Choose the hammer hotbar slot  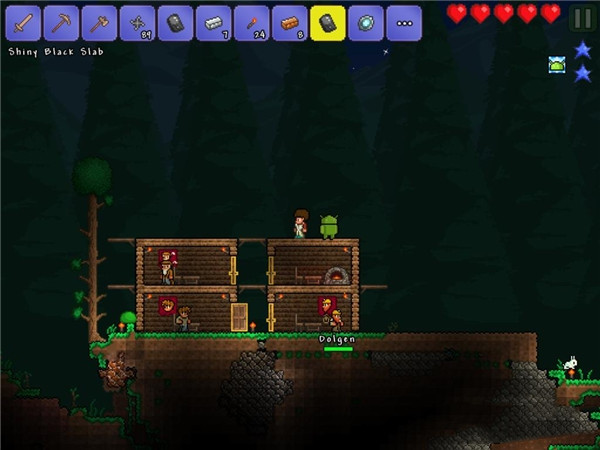98,22
